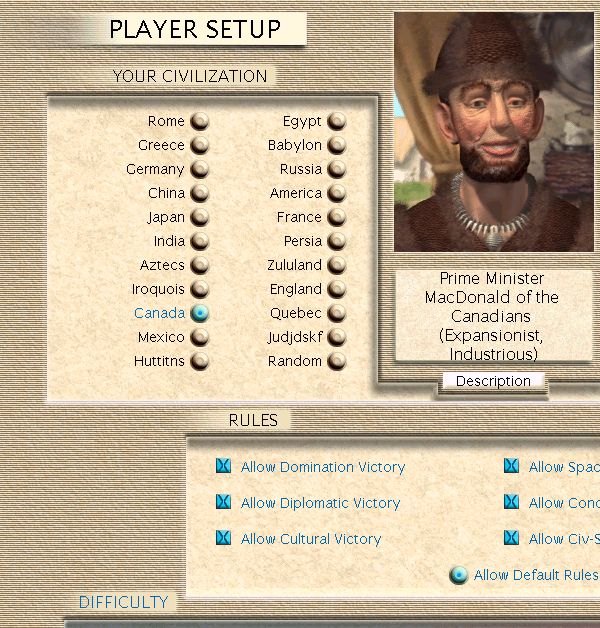Select the France radio button
600x628 pixels.
pos(337,218)
